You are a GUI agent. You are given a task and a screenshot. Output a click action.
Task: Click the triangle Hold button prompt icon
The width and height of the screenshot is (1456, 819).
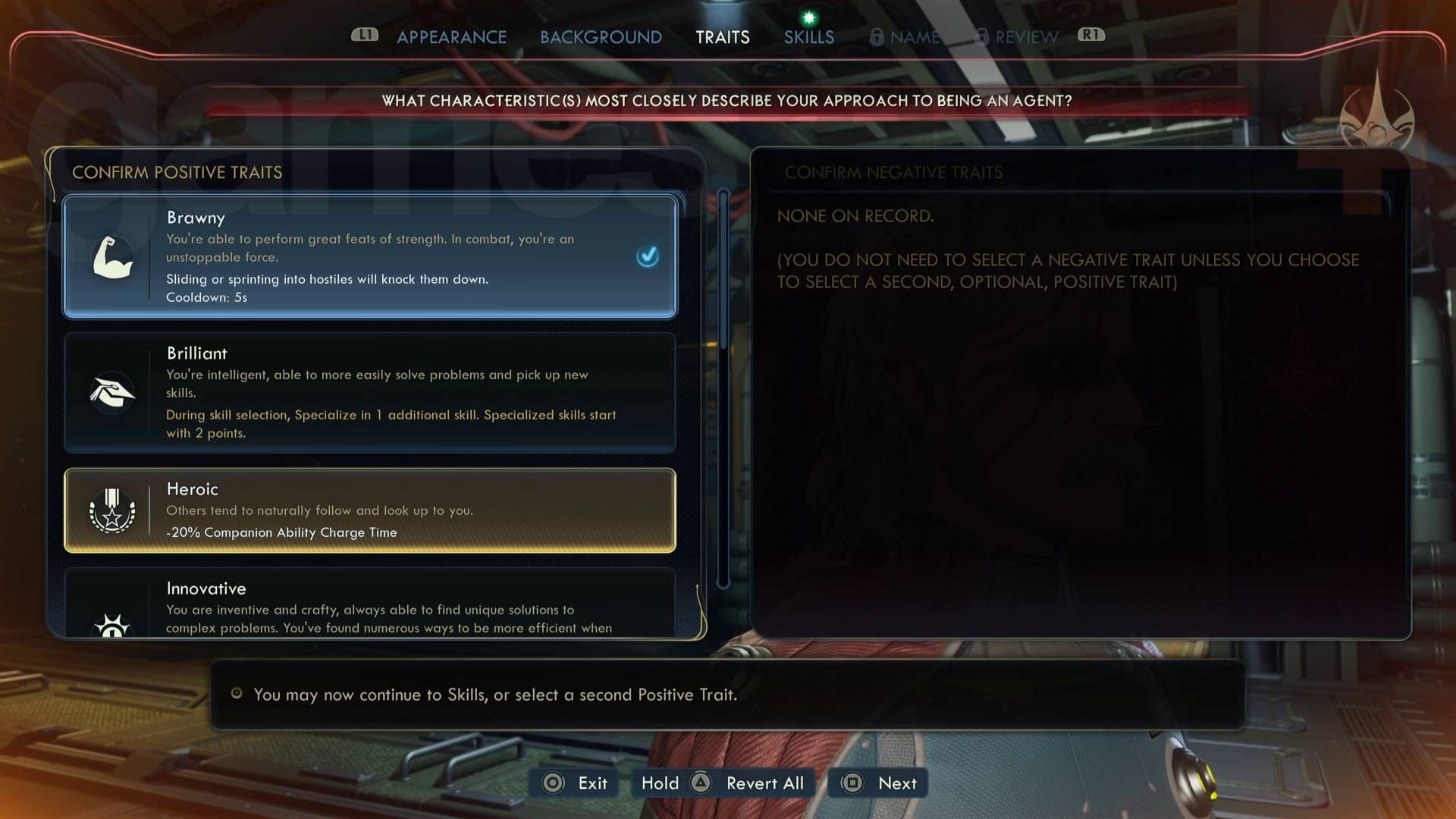point(701,783)
